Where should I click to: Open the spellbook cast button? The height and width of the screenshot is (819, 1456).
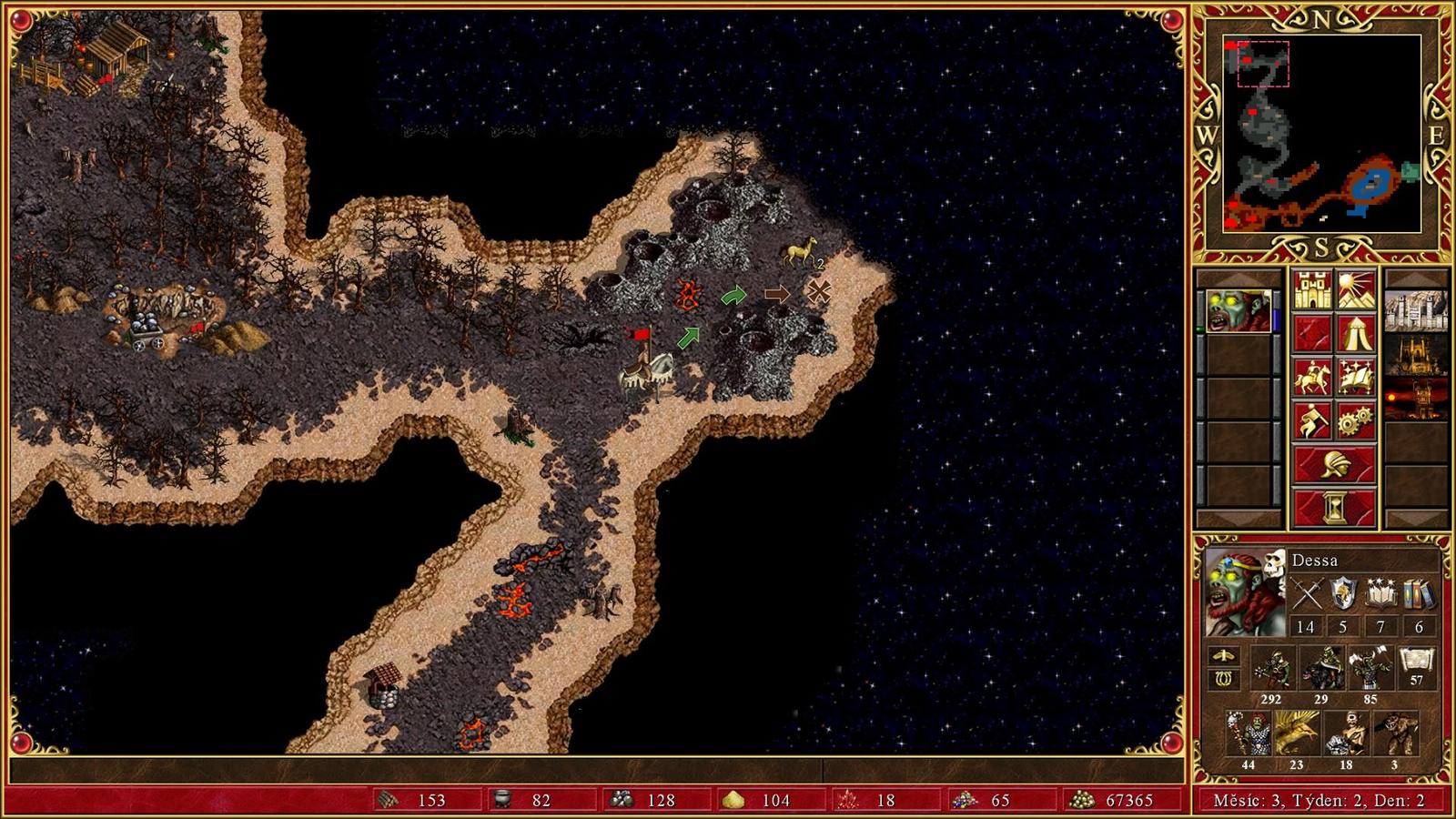click(1355, 377)
